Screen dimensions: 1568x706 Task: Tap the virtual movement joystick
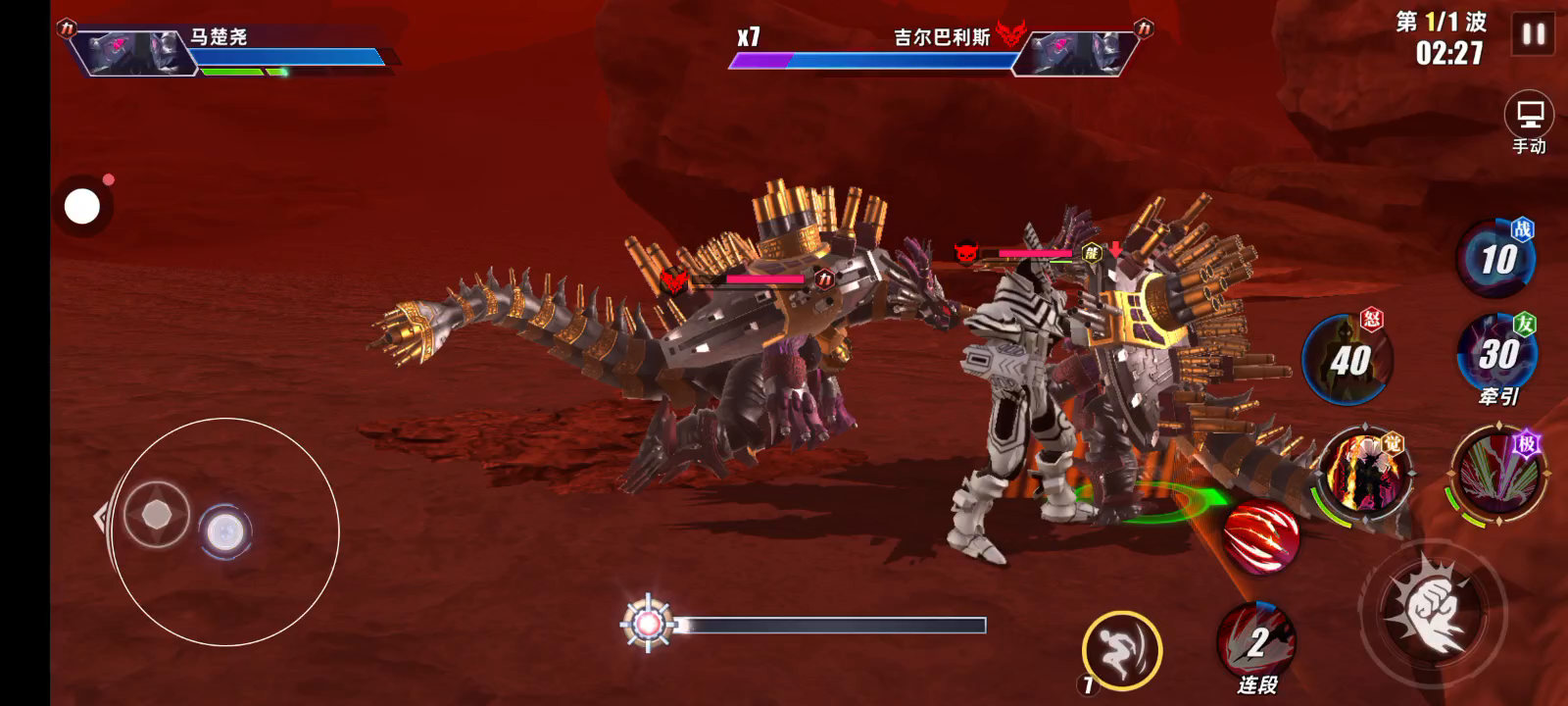223,532
